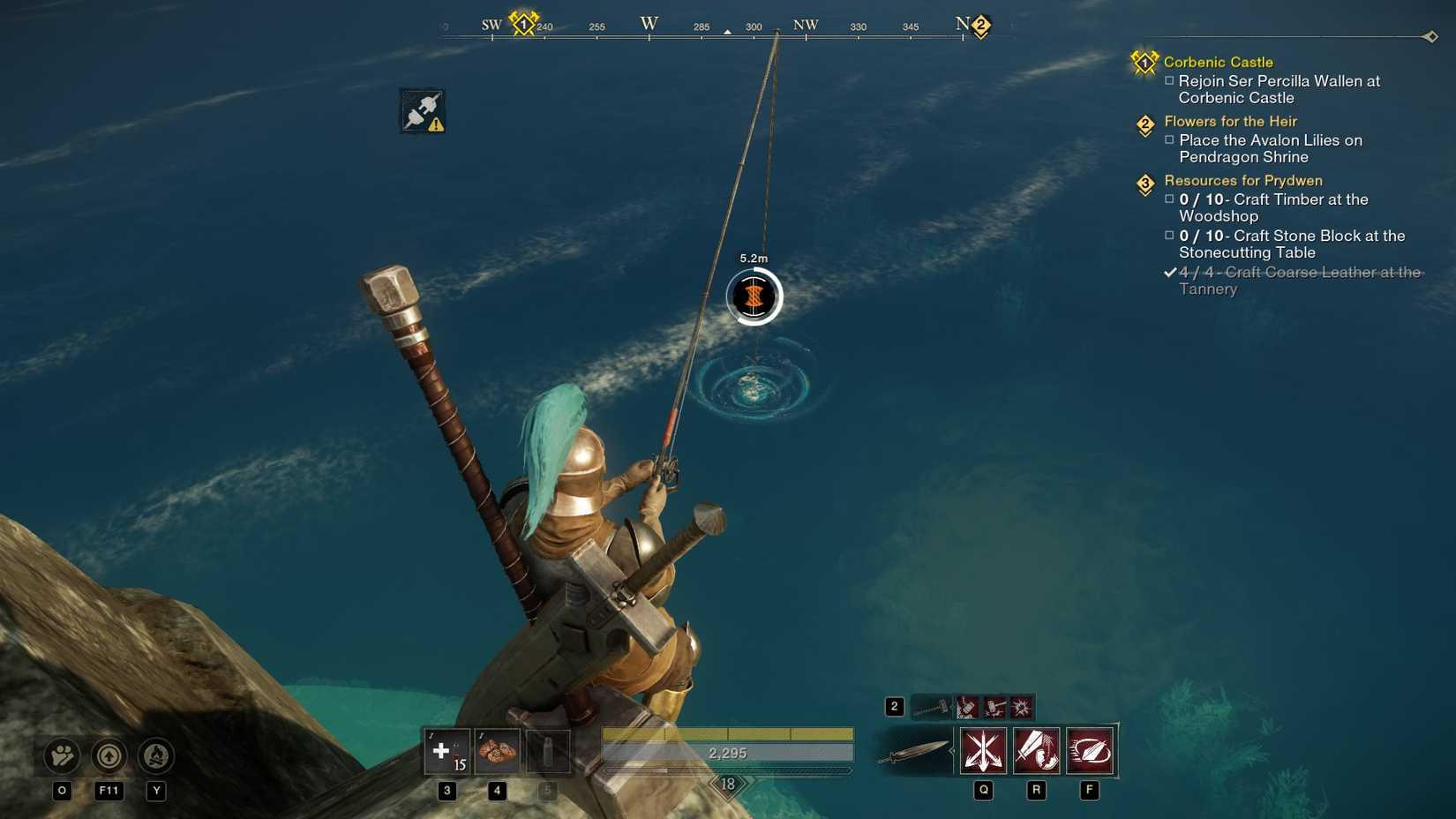Click the sword skill icon bound to R
The image size is (1456, 819).
pos(1037,750)
